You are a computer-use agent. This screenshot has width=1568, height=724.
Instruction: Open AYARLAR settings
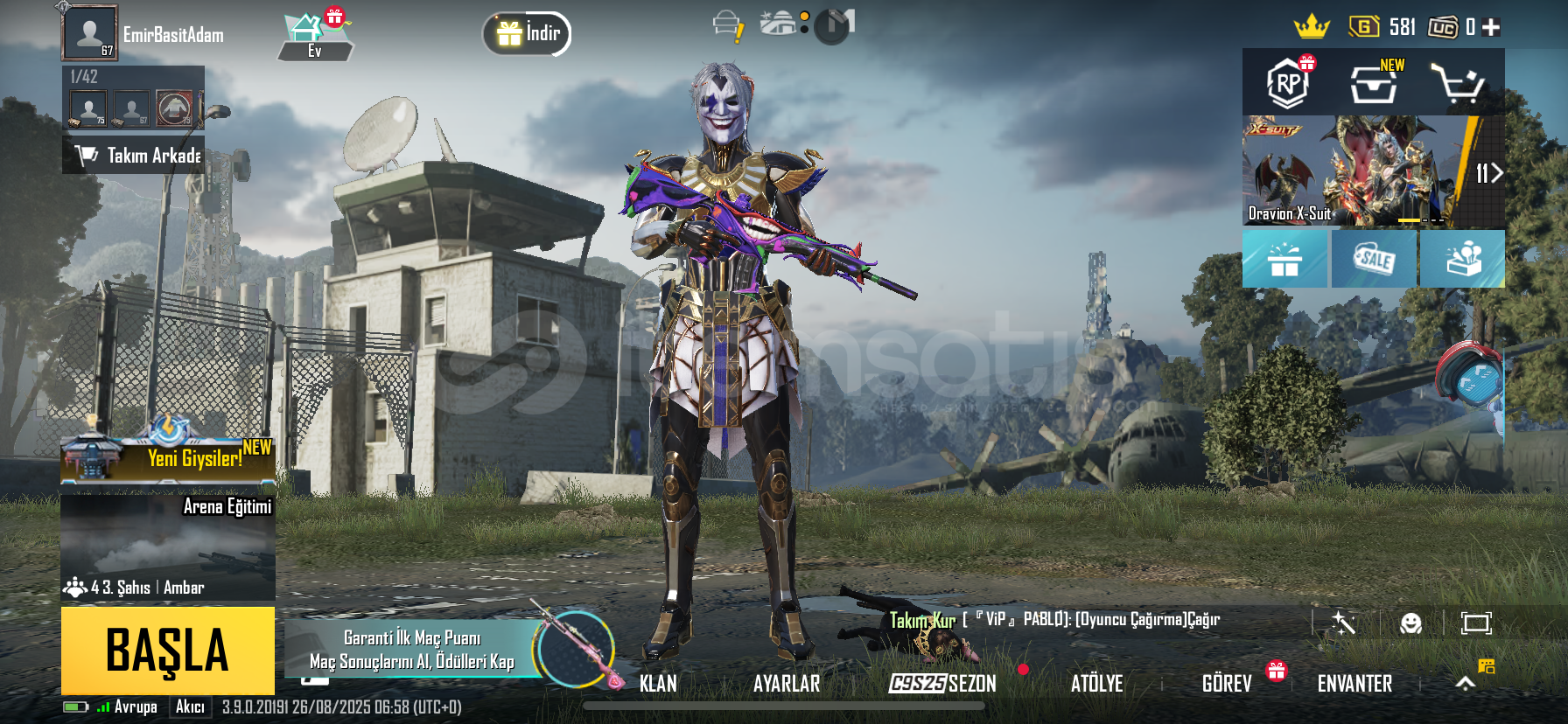tap(787, 683)
